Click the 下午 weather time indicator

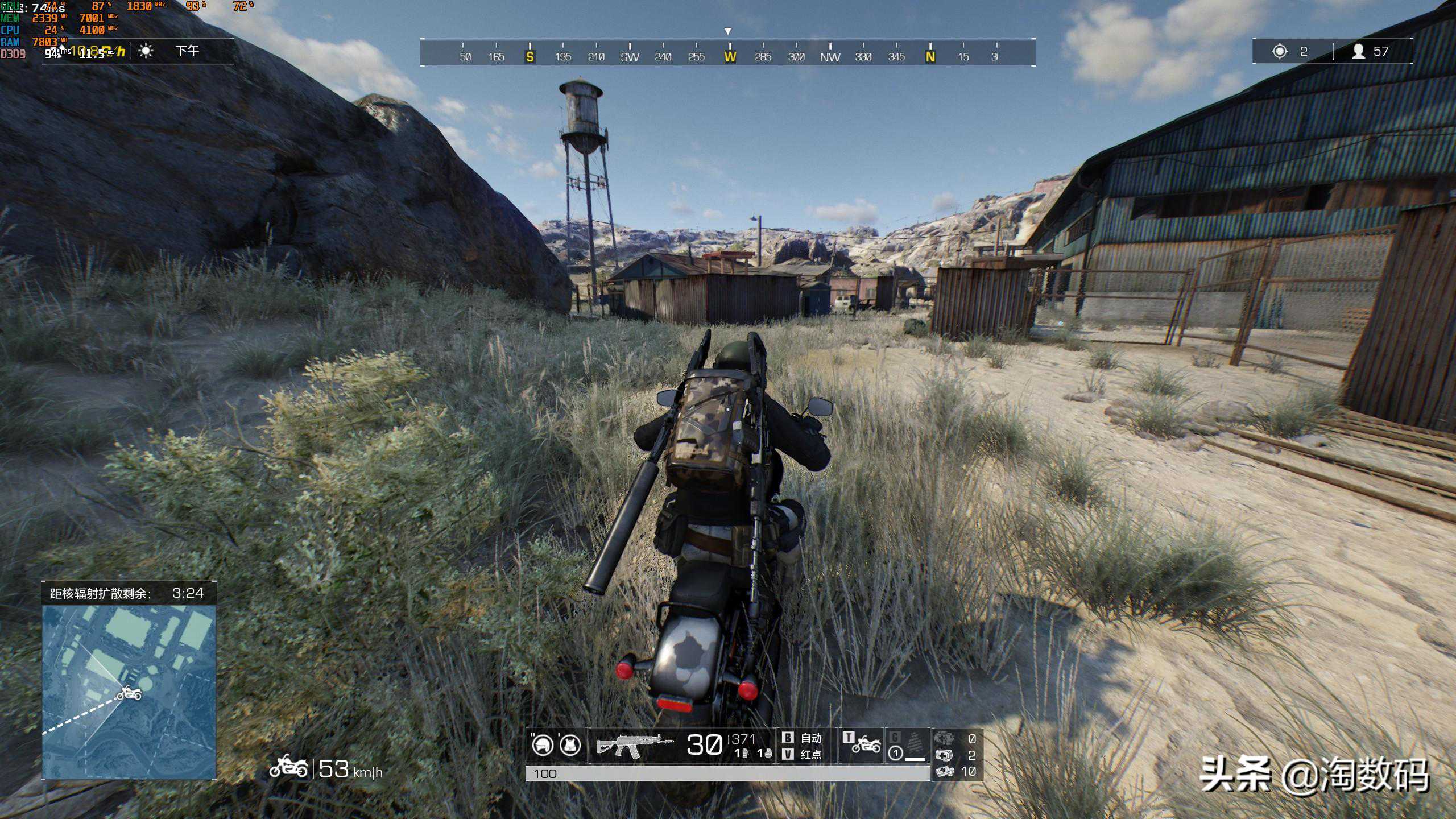pos(187,51)
